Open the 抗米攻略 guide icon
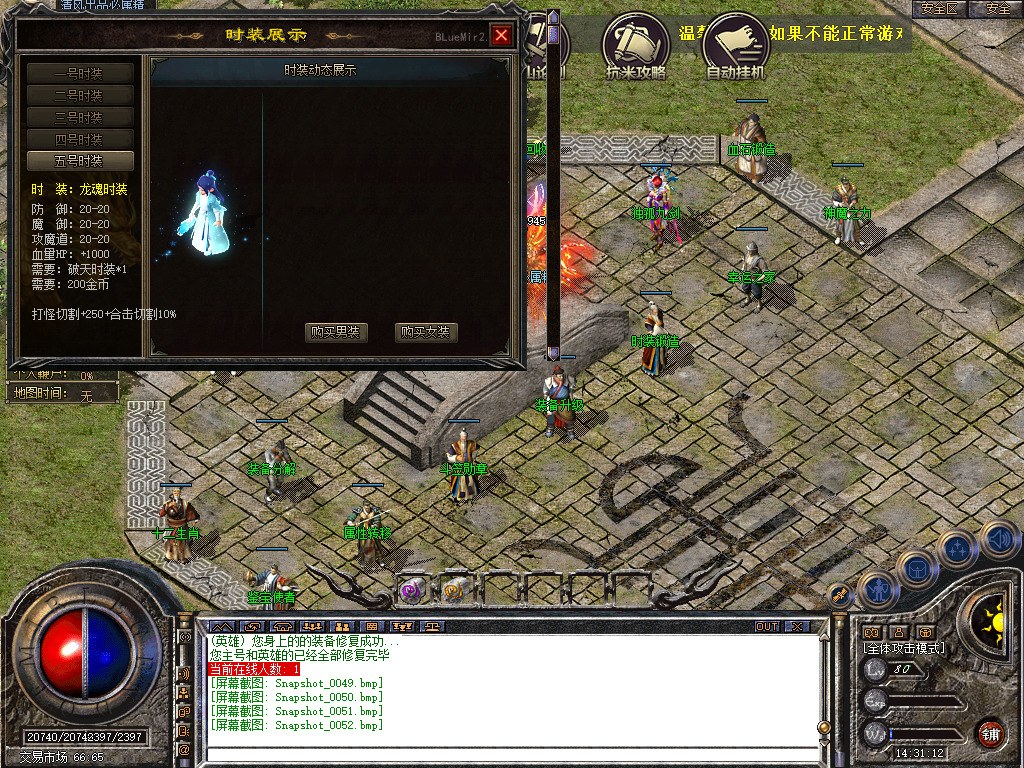This screenshot has height=768, width=1024. pyautogui.click(x=635, y=45)
